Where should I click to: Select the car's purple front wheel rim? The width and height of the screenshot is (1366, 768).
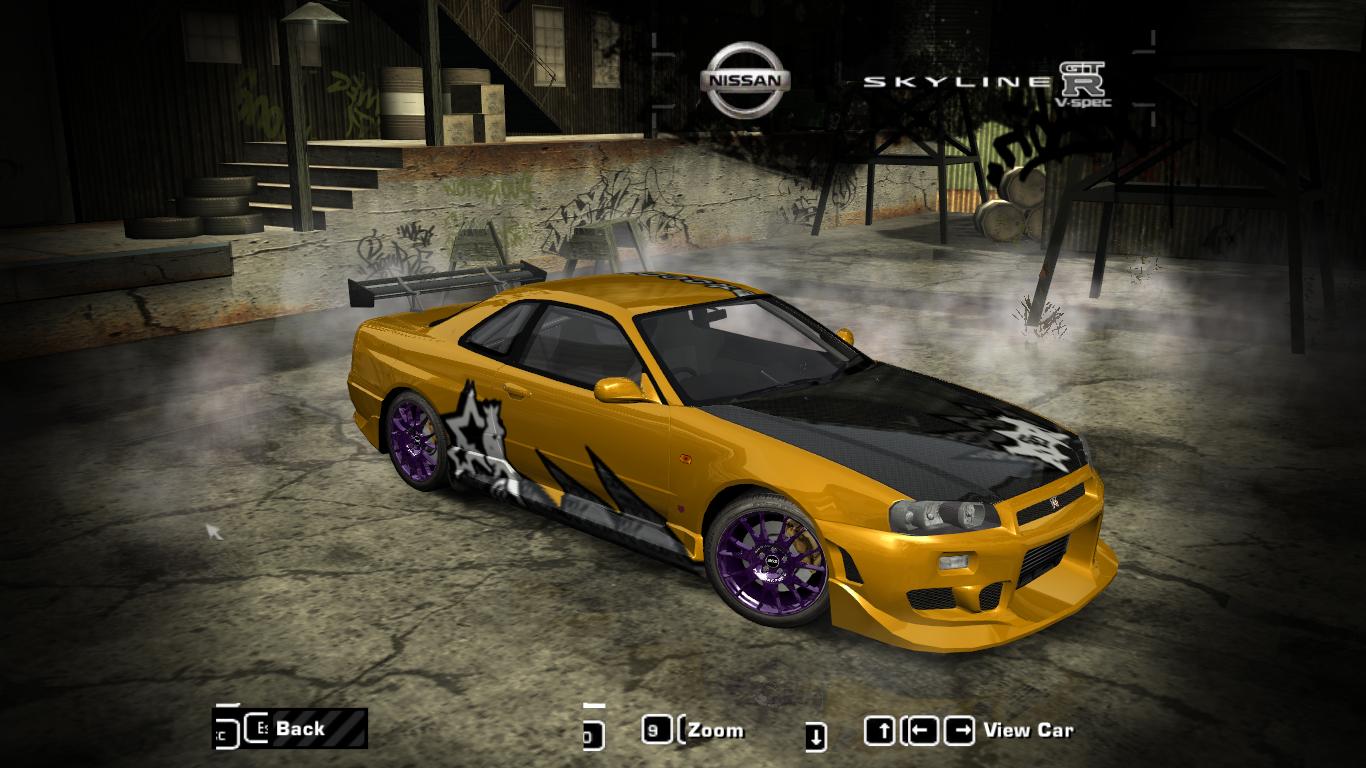pyautogui.click(x=772, y=558)
